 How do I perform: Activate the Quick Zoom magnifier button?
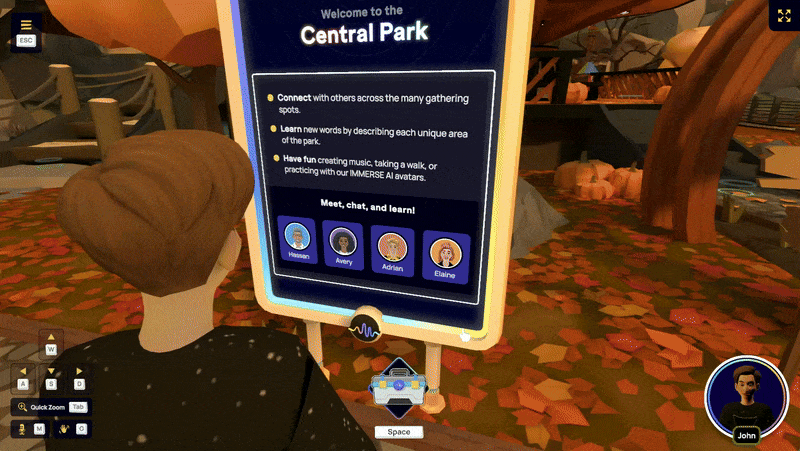click(21, 407)
